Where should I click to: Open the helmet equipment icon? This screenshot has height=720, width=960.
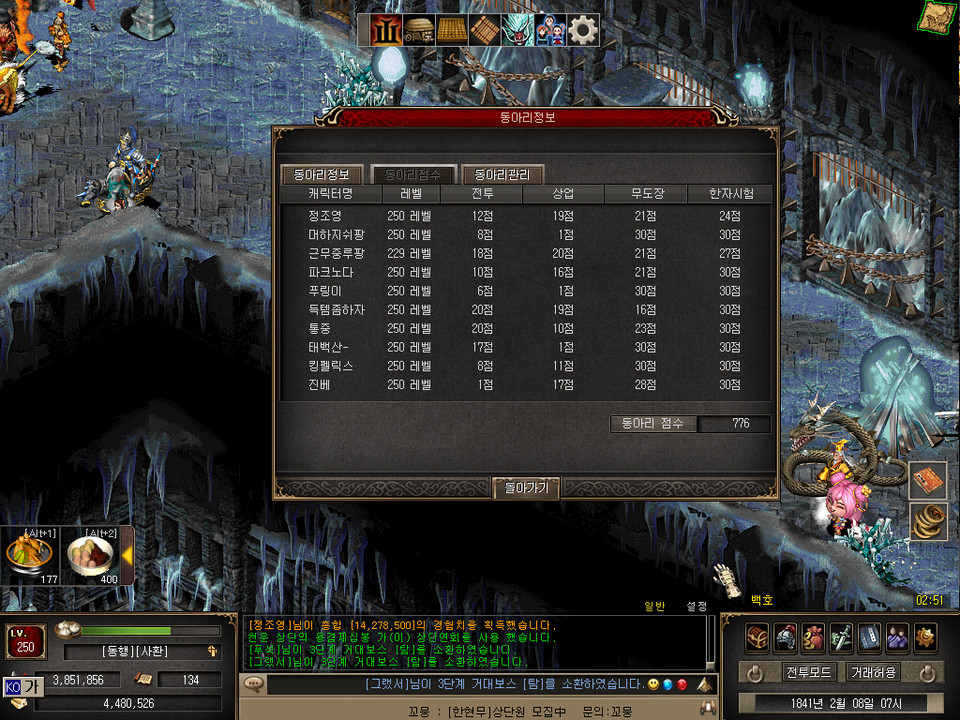(785, 637)
